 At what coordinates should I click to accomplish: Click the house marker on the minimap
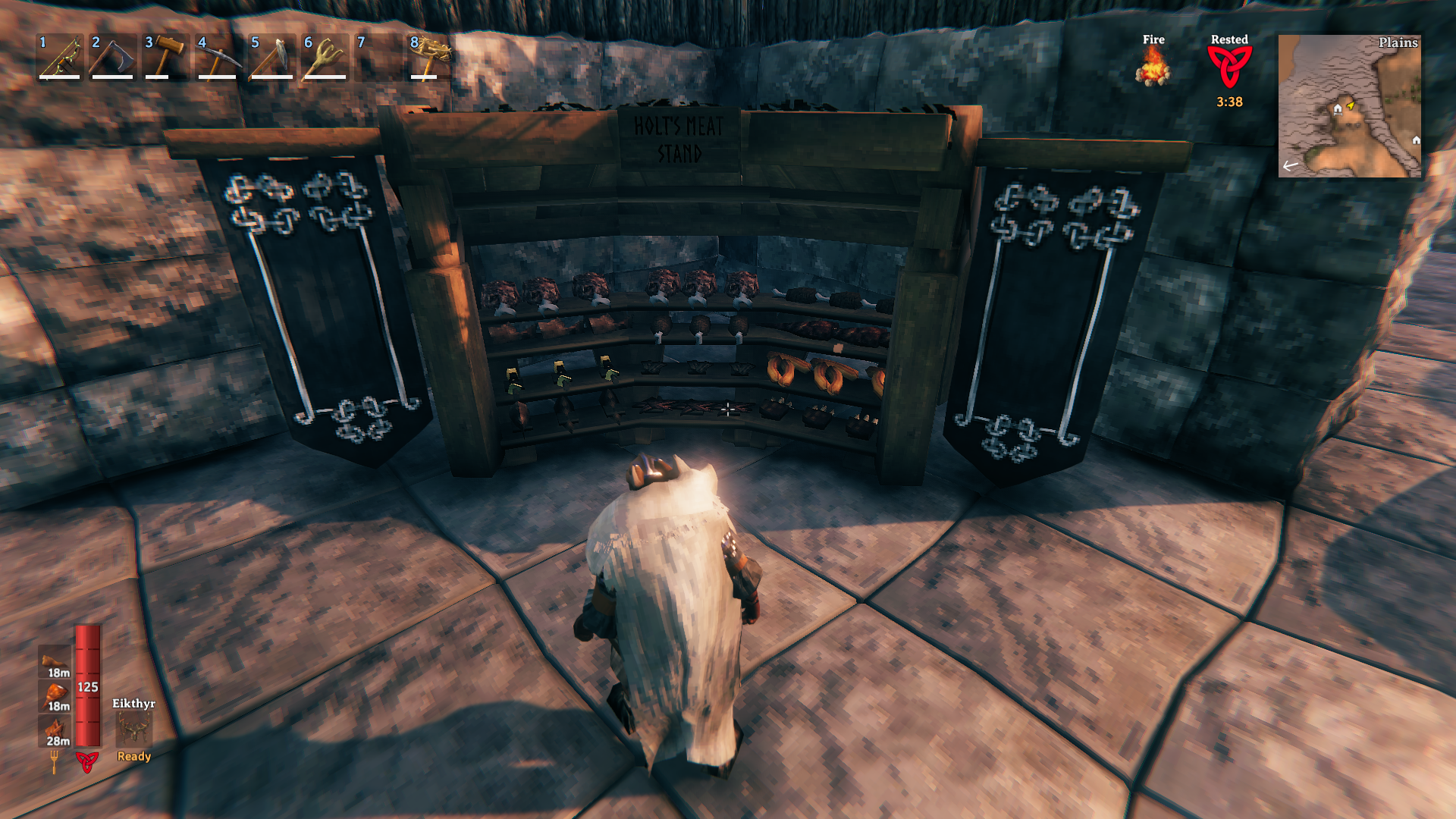pyautogui.click(x=1338, y=109)
